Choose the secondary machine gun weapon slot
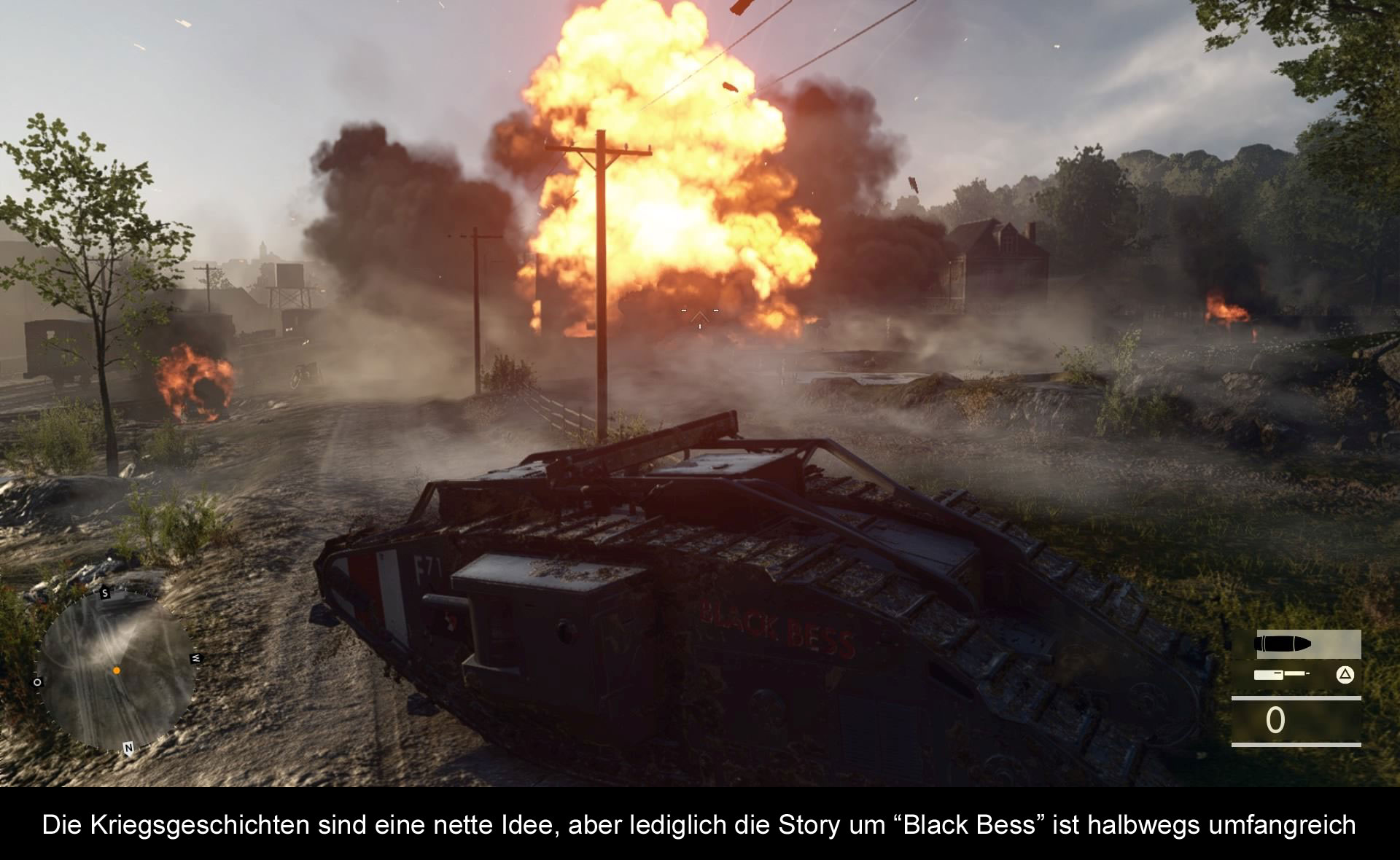Screen dimensions: 1400x860 [1282, 675]
